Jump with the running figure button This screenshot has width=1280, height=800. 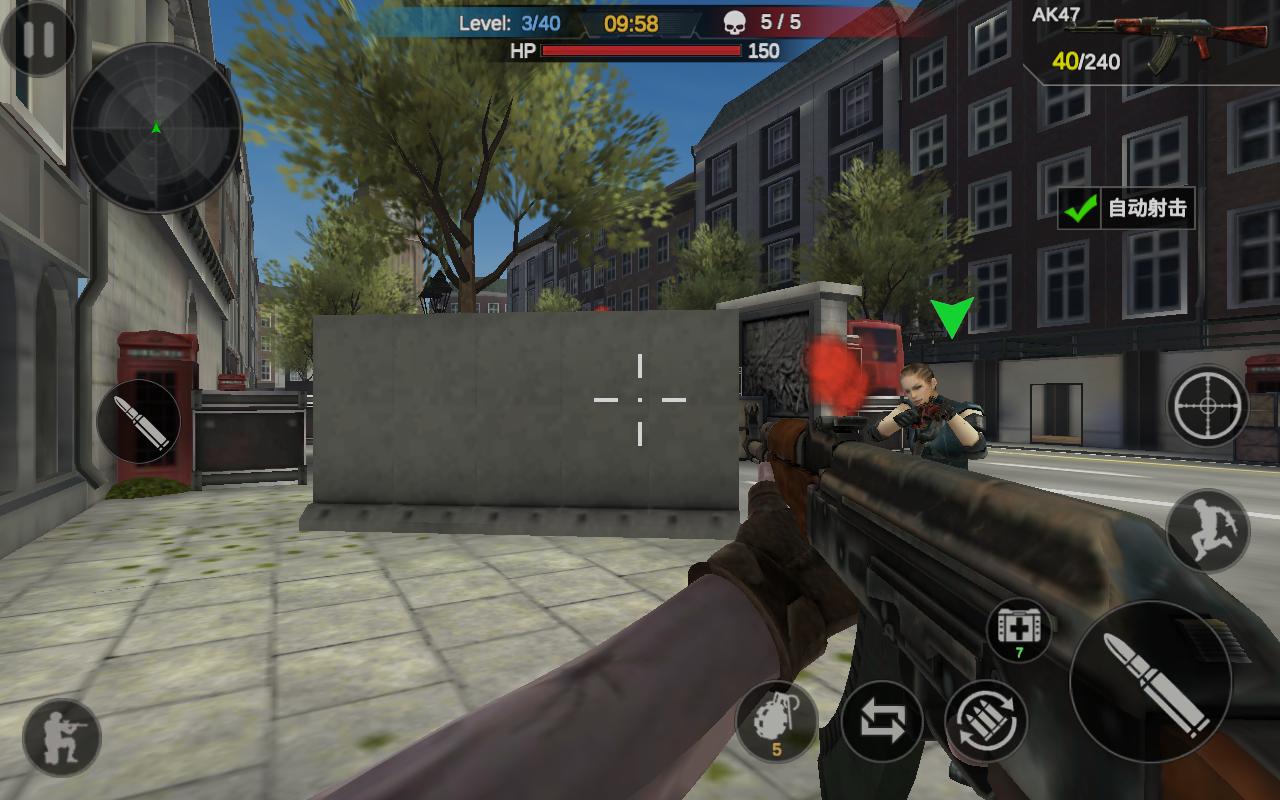point(1208,530)
